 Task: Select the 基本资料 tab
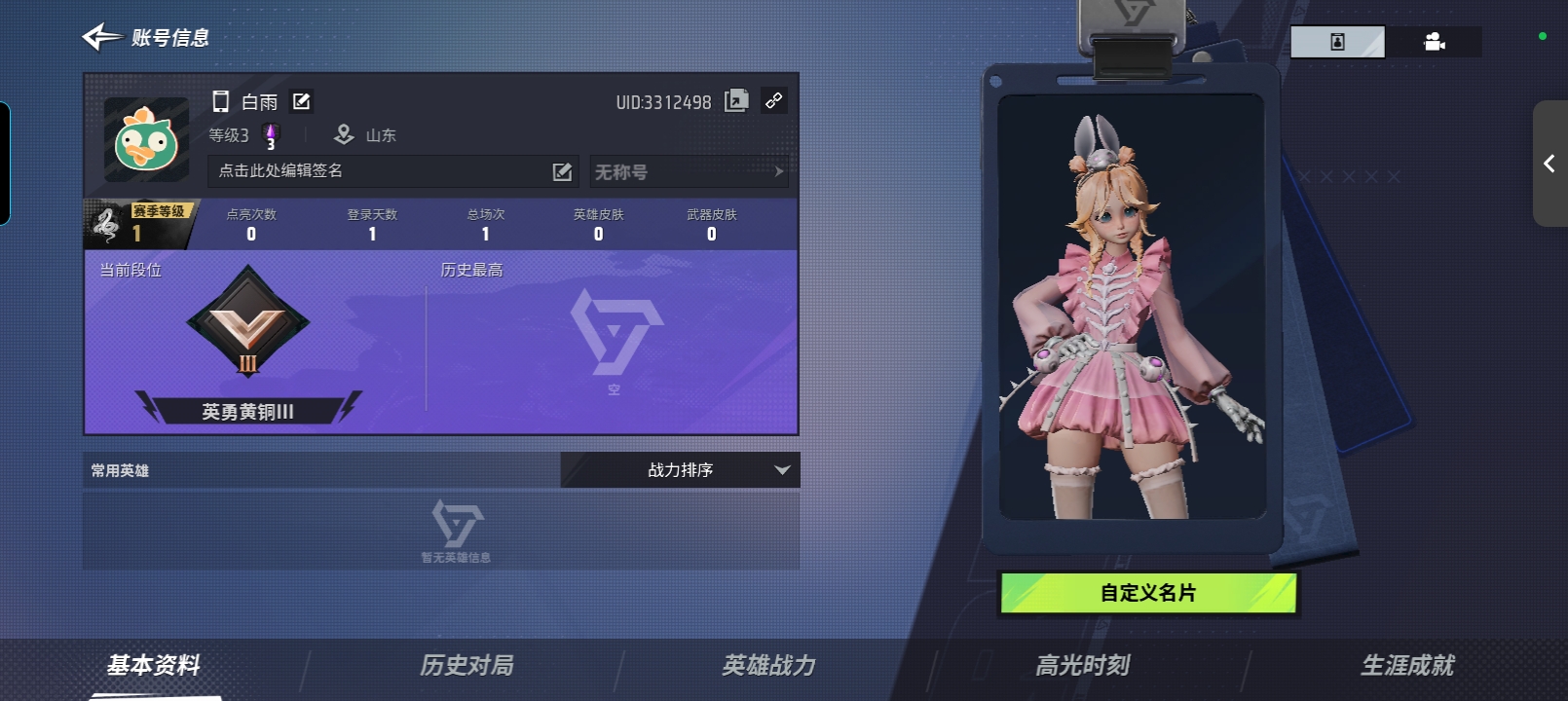(154, 666)
